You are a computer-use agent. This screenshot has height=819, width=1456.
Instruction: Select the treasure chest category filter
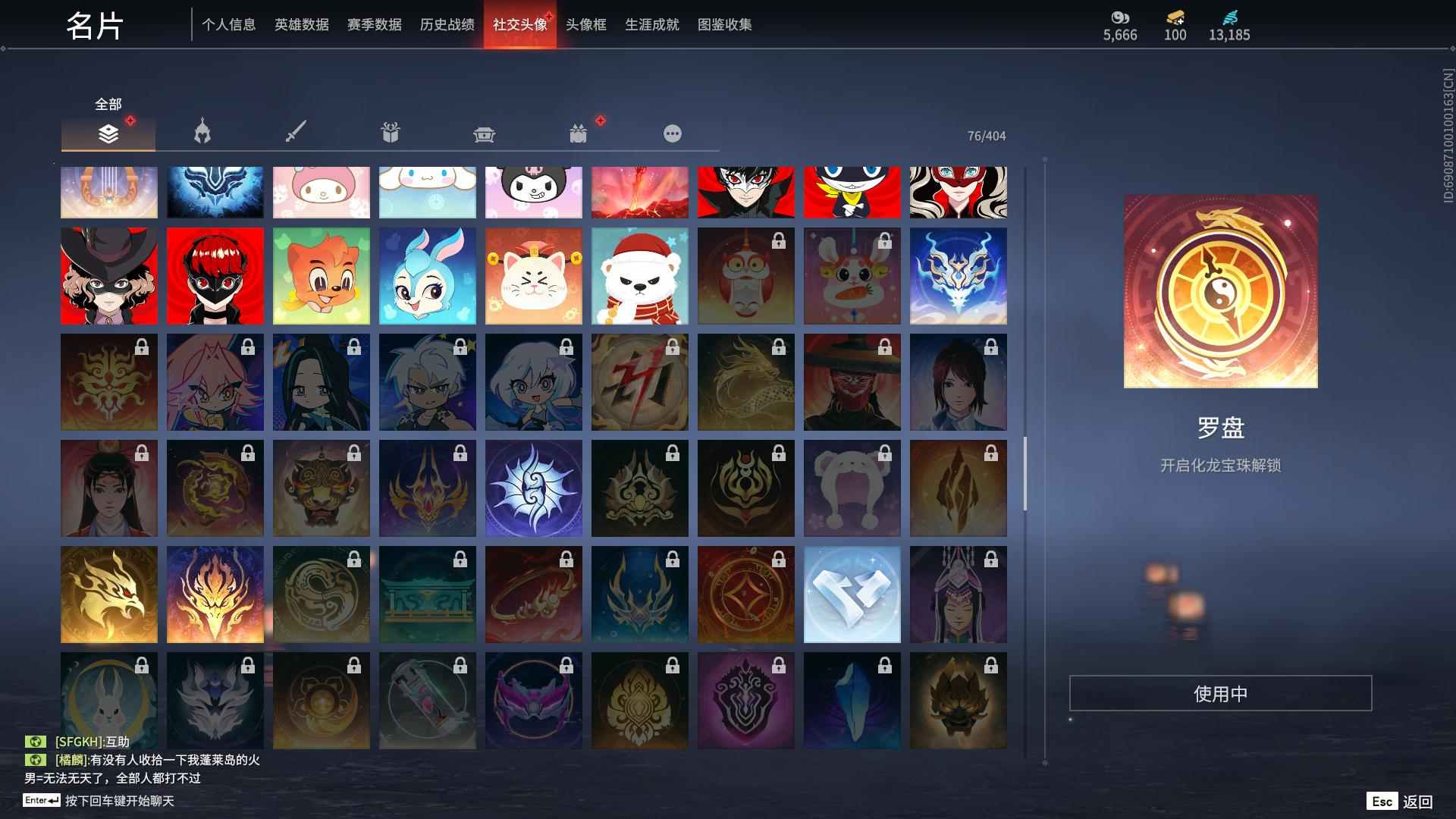(x=485, y=133)
